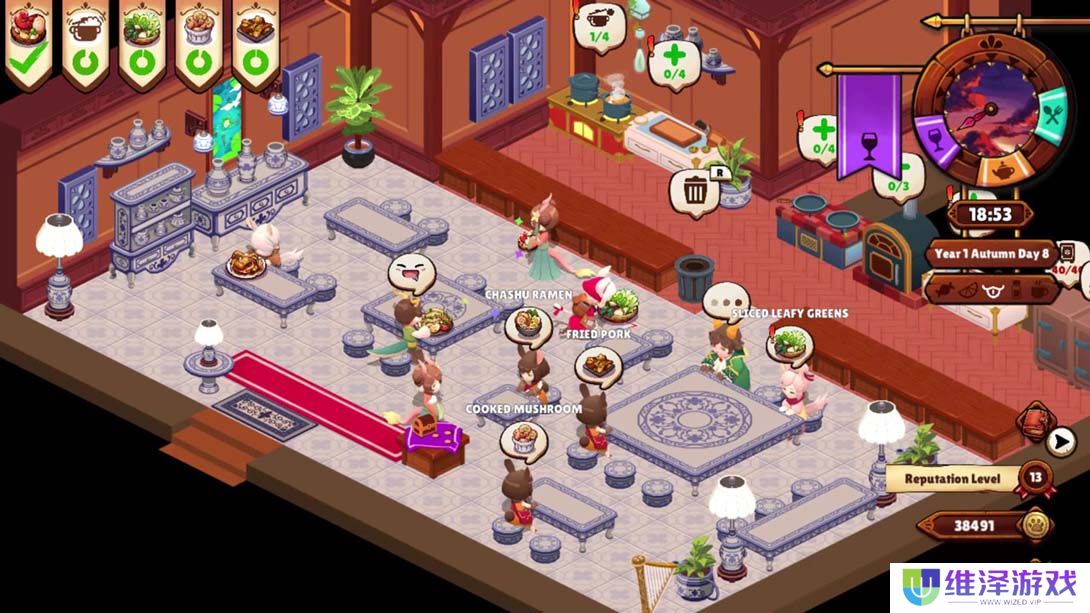
Task: Select the completed stew order banner
Action: [28, 43]
